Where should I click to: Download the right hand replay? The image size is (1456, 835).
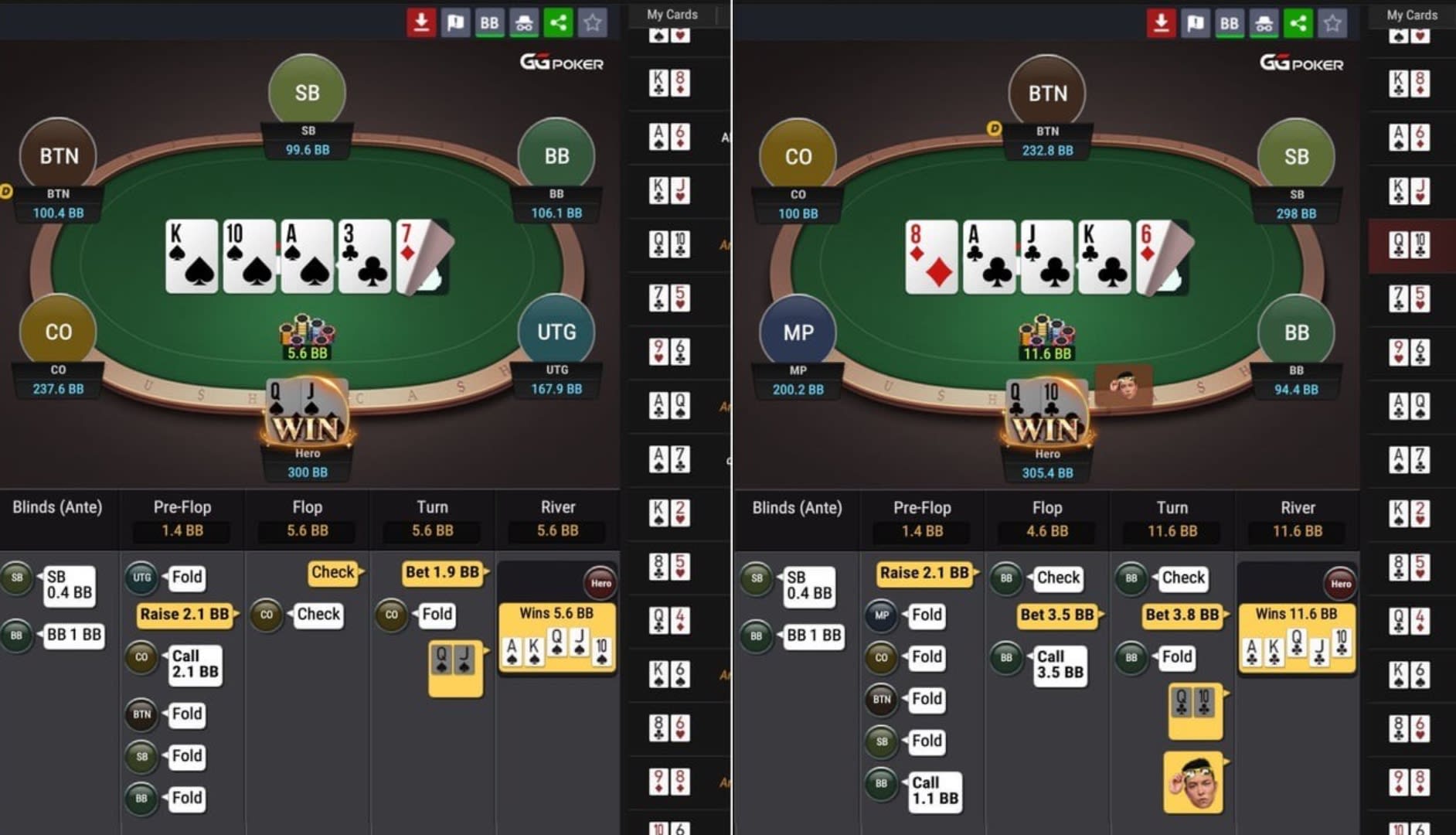pos(1162,22)
